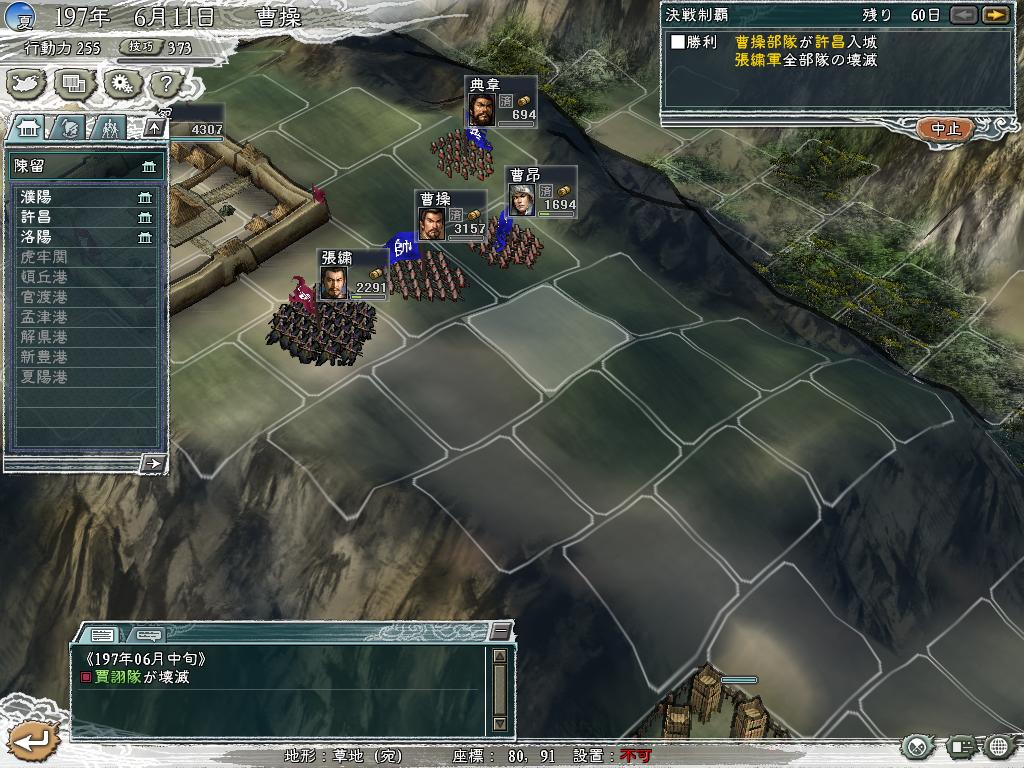Advance with the yellow right arrow button
1024x768 pixels.
click(994, 15)
